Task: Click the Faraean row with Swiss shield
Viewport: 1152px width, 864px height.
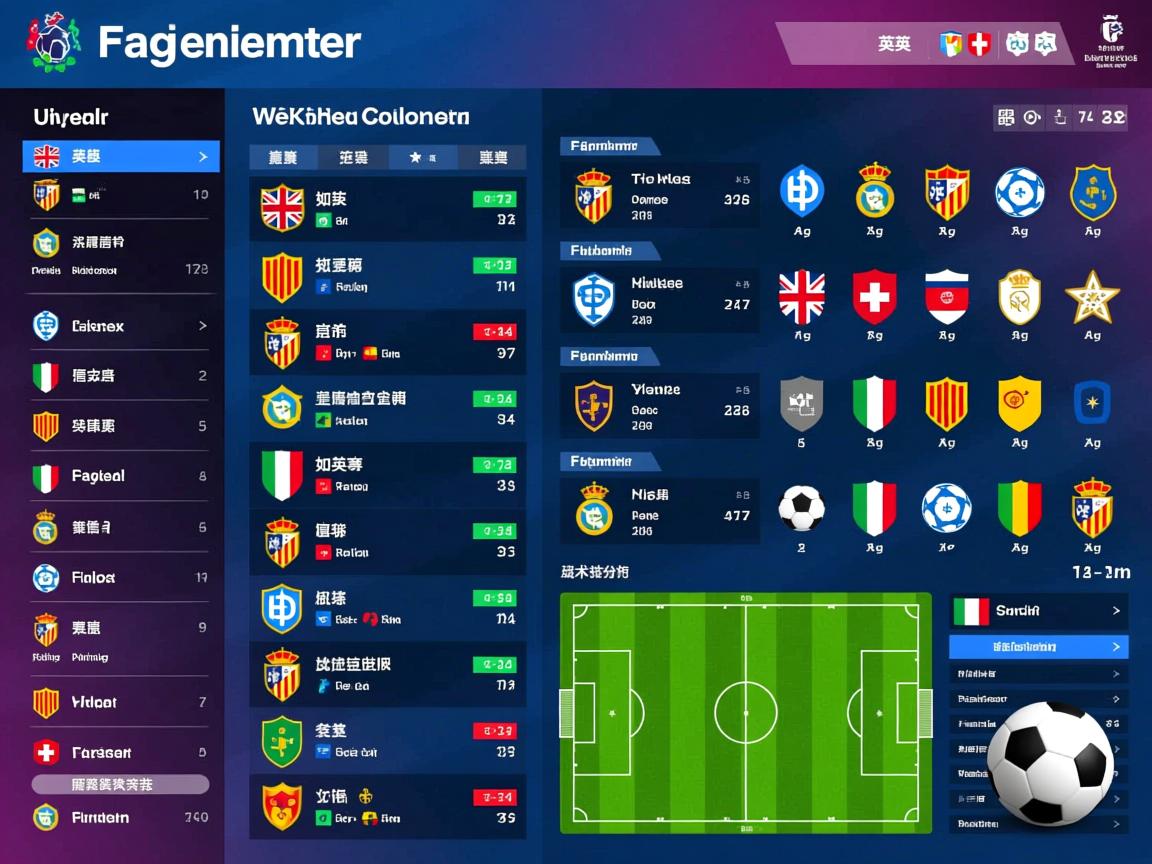Action: click(121, 753)
